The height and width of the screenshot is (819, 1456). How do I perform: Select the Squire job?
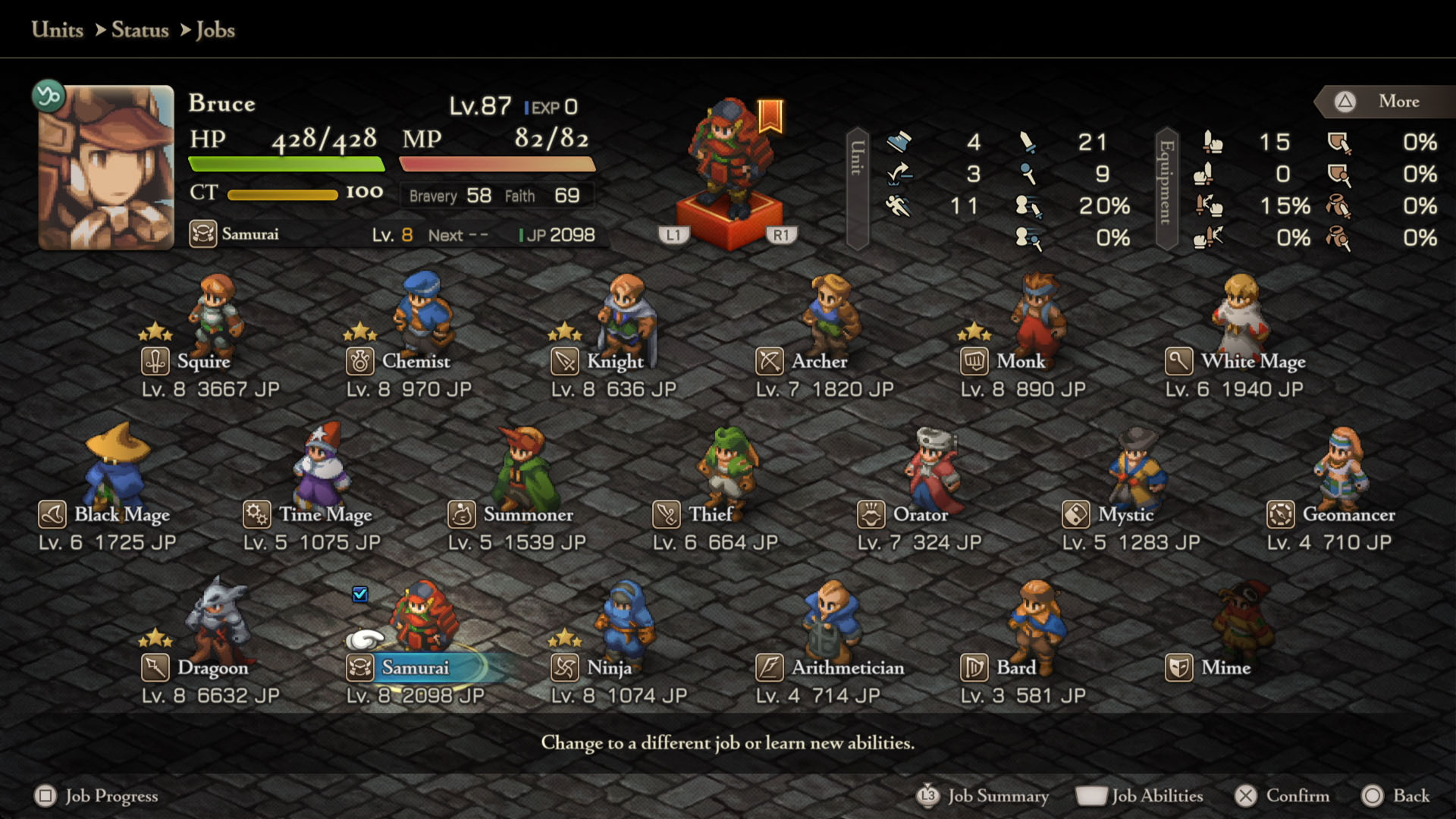click(x=203, y=362)
